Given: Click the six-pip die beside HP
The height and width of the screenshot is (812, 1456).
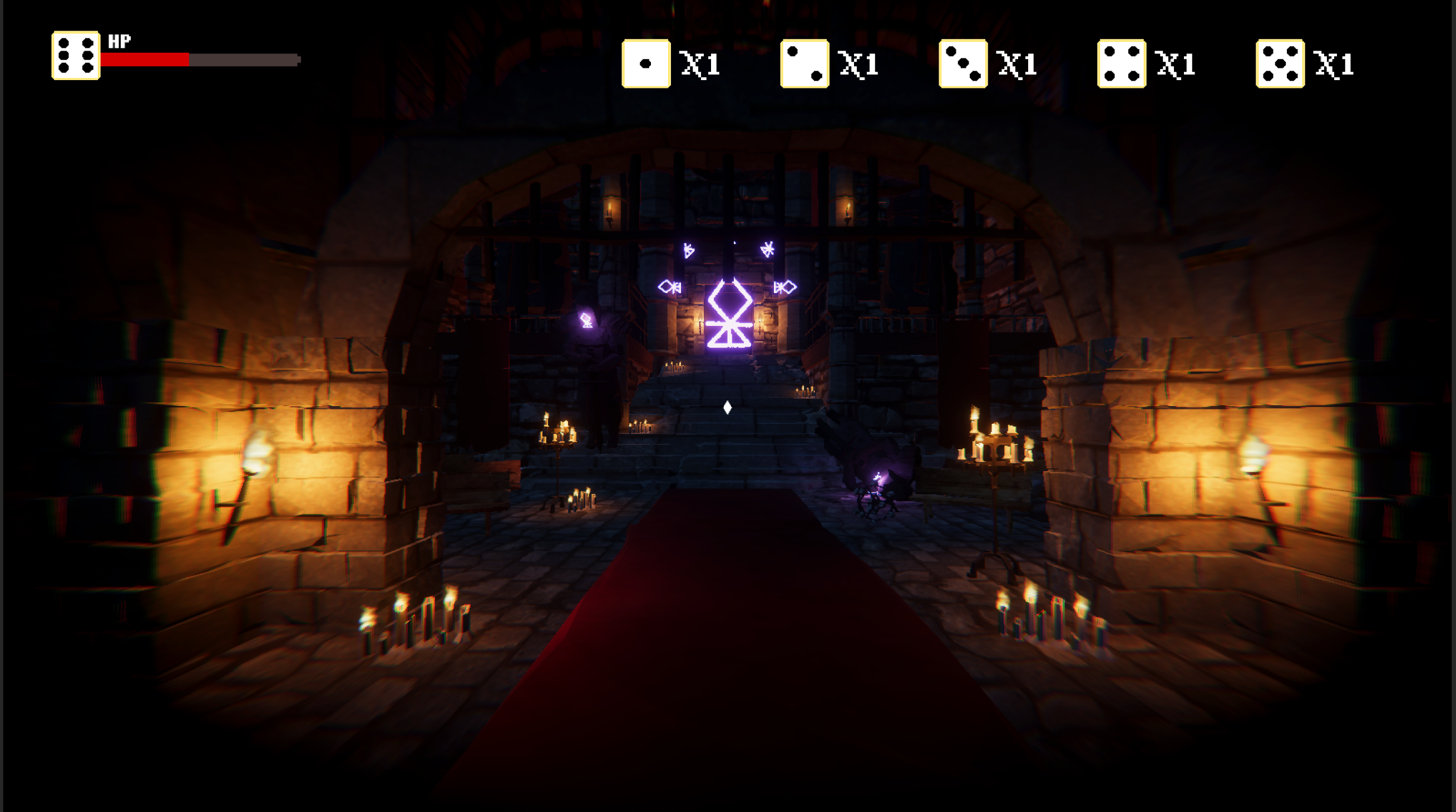Looking at the screenshot, I should [76, 56].
